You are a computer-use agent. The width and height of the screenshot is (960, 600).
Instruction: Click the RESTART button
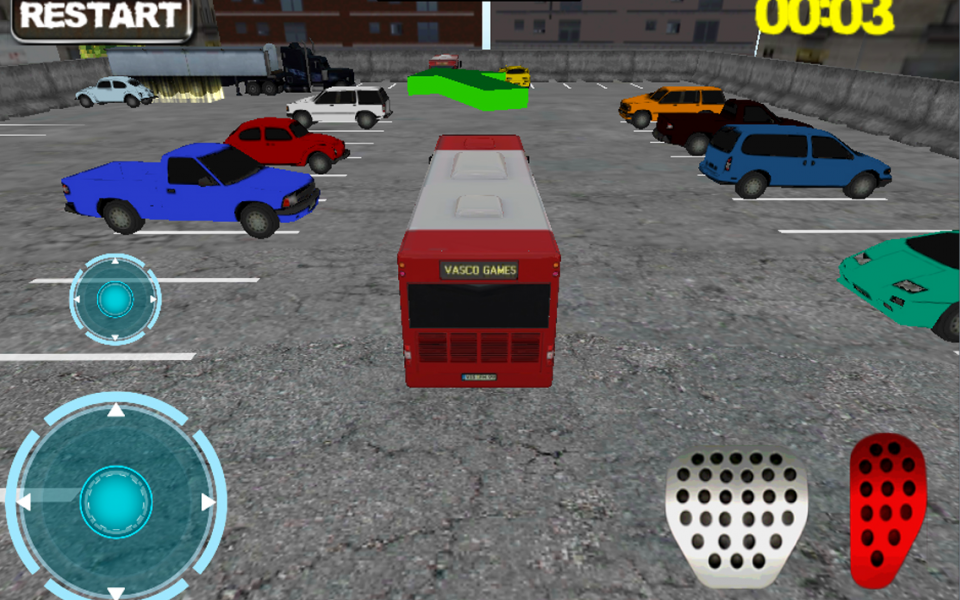[100, 18]
